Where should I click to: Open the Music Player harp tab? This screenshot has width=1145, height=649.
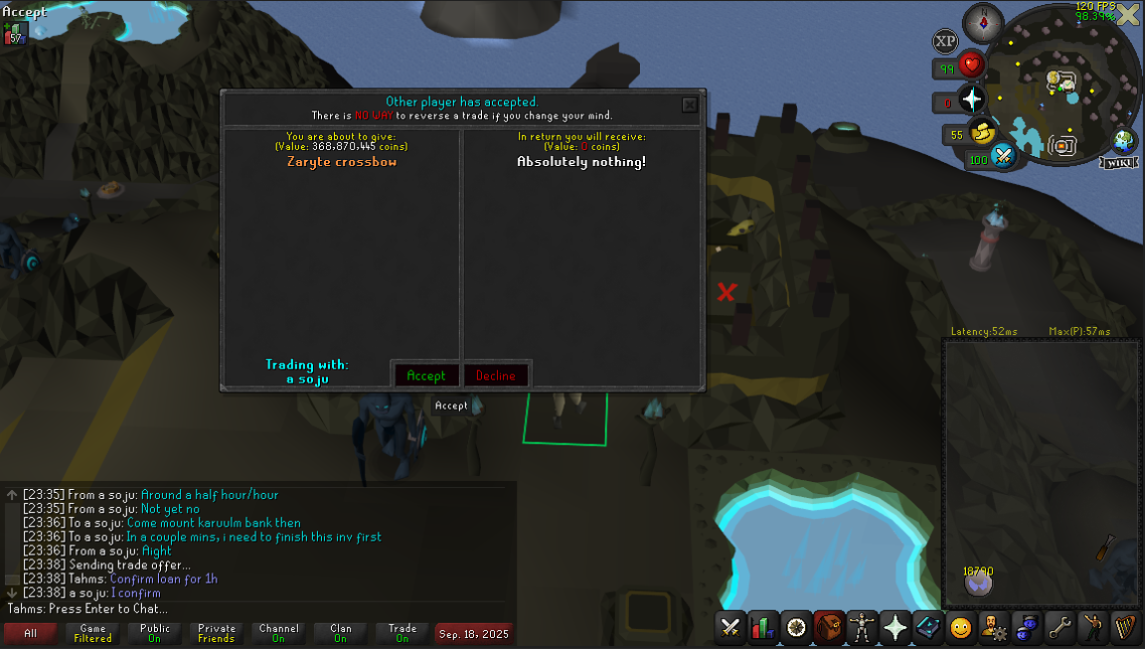pyautogui.click(x=1125, y=627)
